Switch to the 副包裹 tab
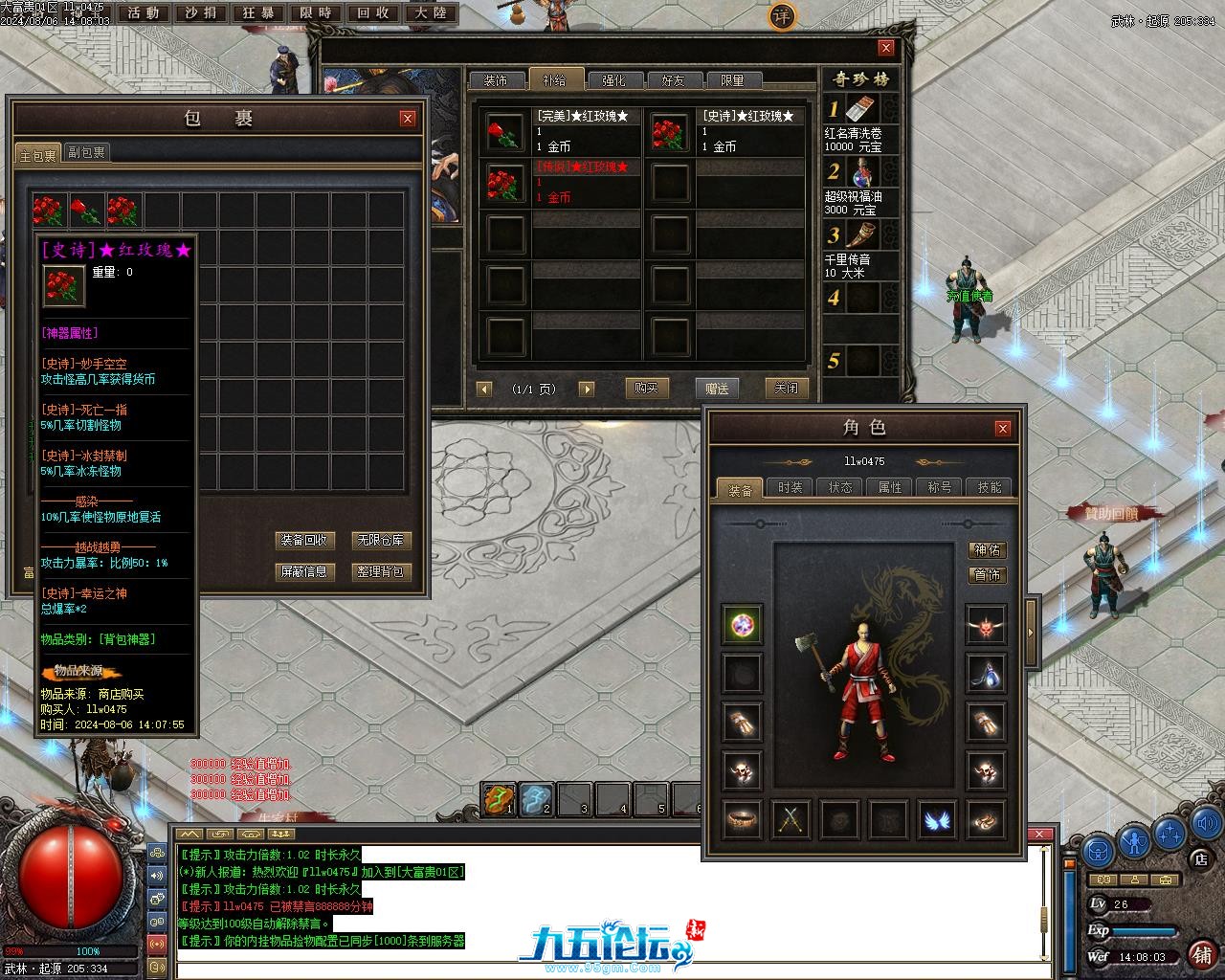This screenshot has width=1225, height=980. 87,152
